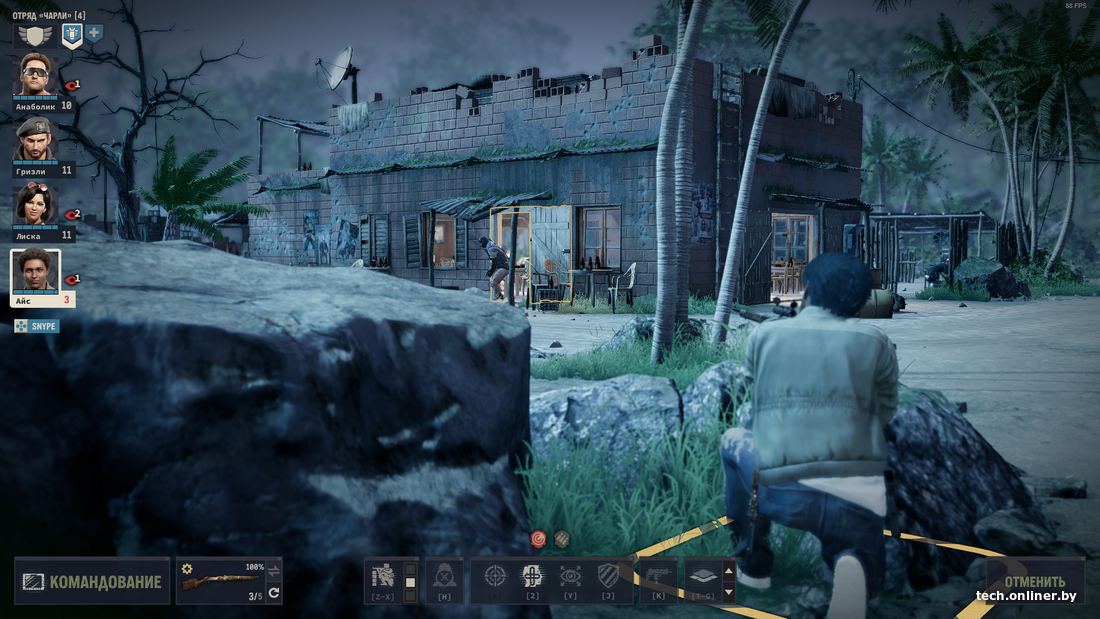Screen dimensions: 1100x619
Task: Click the winged shield squad badge
Action: [x=35, y=36]
